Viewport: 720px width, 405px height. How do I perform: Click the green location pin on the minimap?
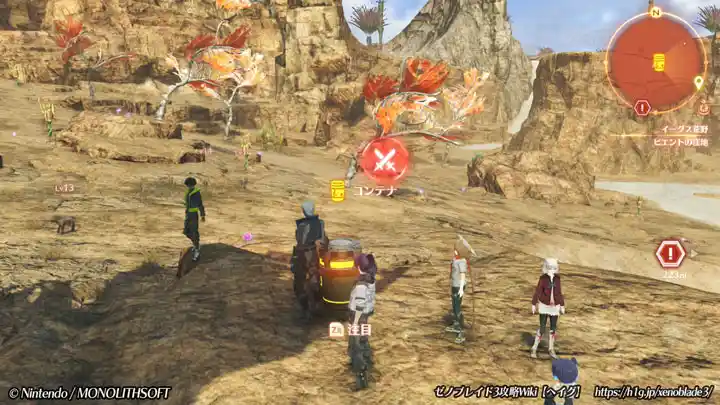tap(698, 82)
